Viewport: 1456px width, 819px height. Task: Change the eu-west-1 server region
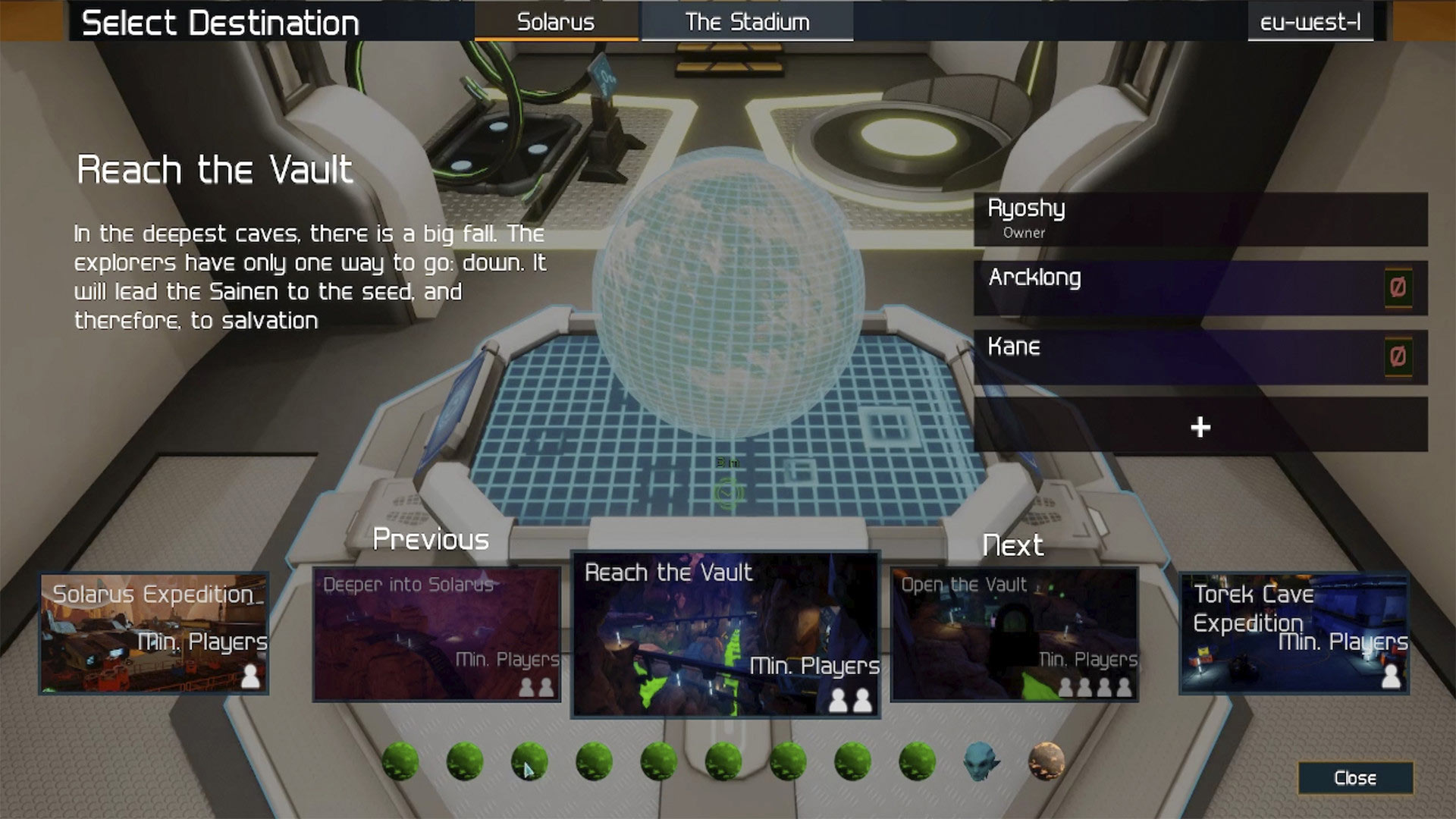pyautogui.click(x=1310, y=23)
